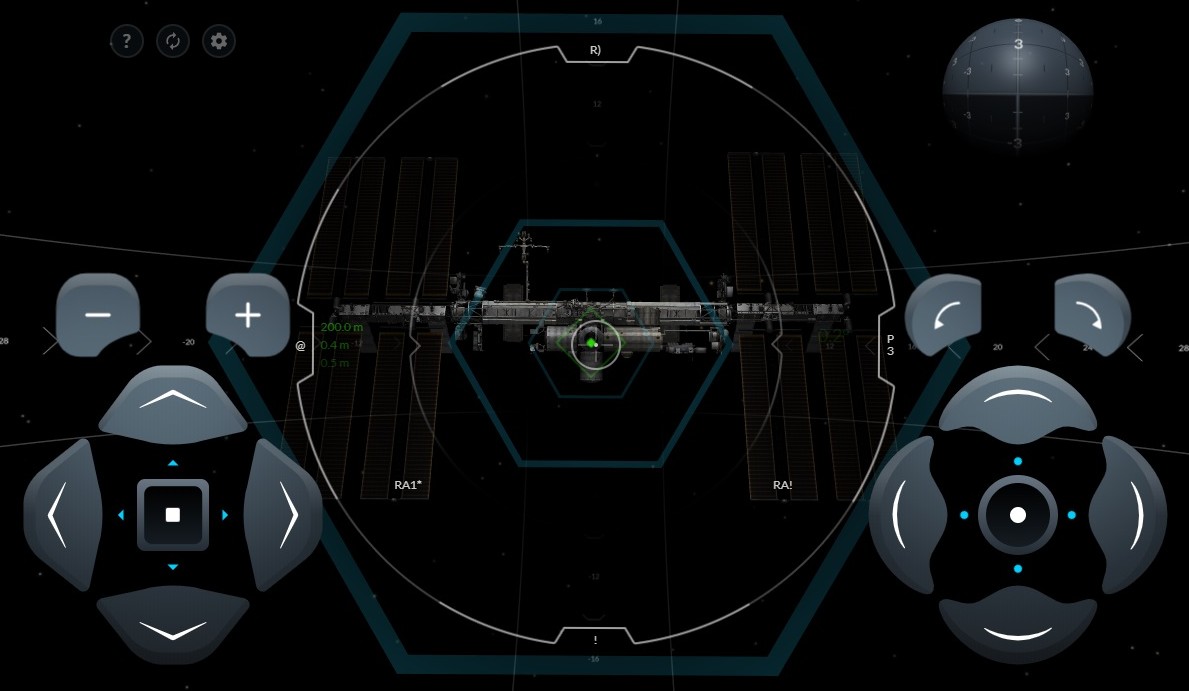1189x691 pixels.
Task: Roll left with the counter-clockwise arrow button
Action: tap(945, 316)
